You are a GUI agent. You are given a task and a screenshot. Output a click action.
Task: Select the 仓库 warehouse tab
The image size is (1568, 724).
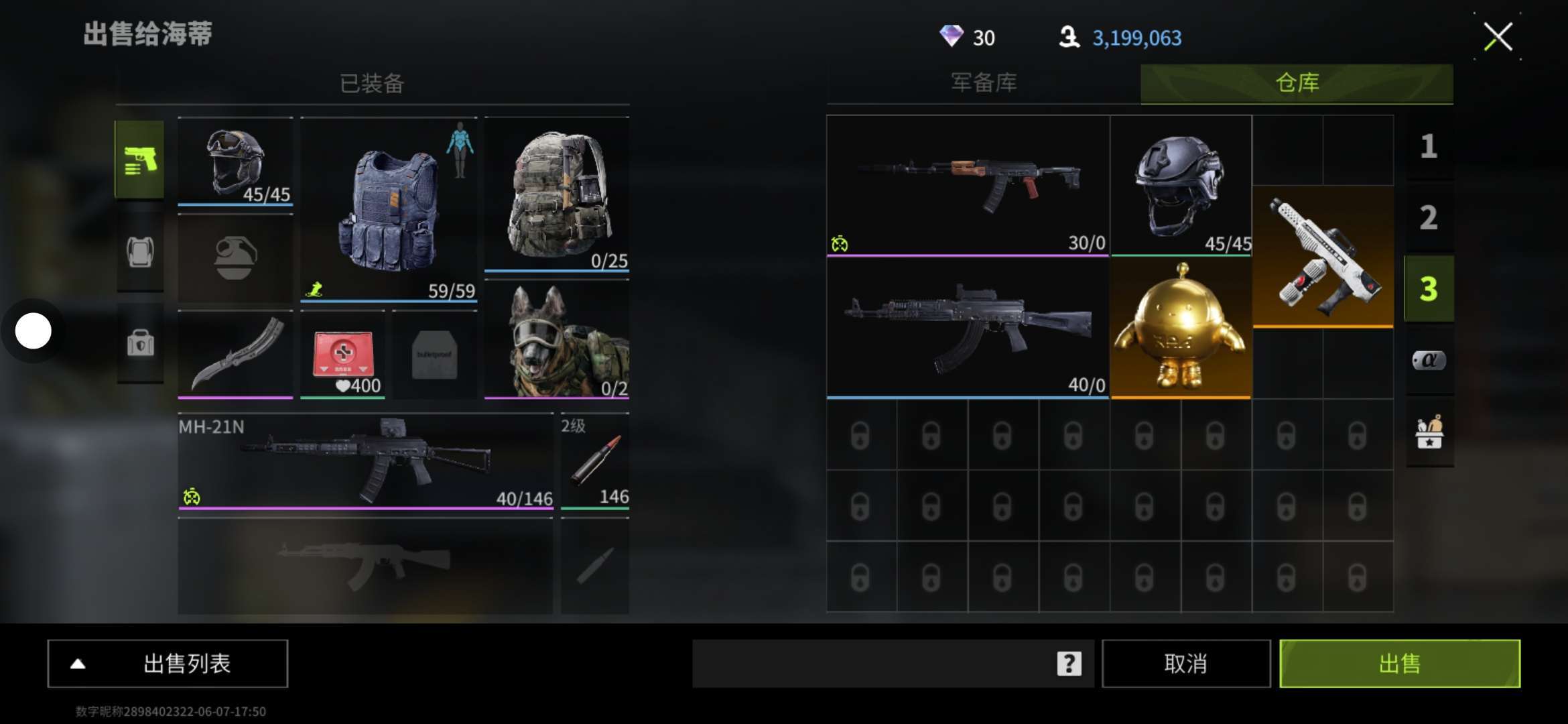[1297, 83]
